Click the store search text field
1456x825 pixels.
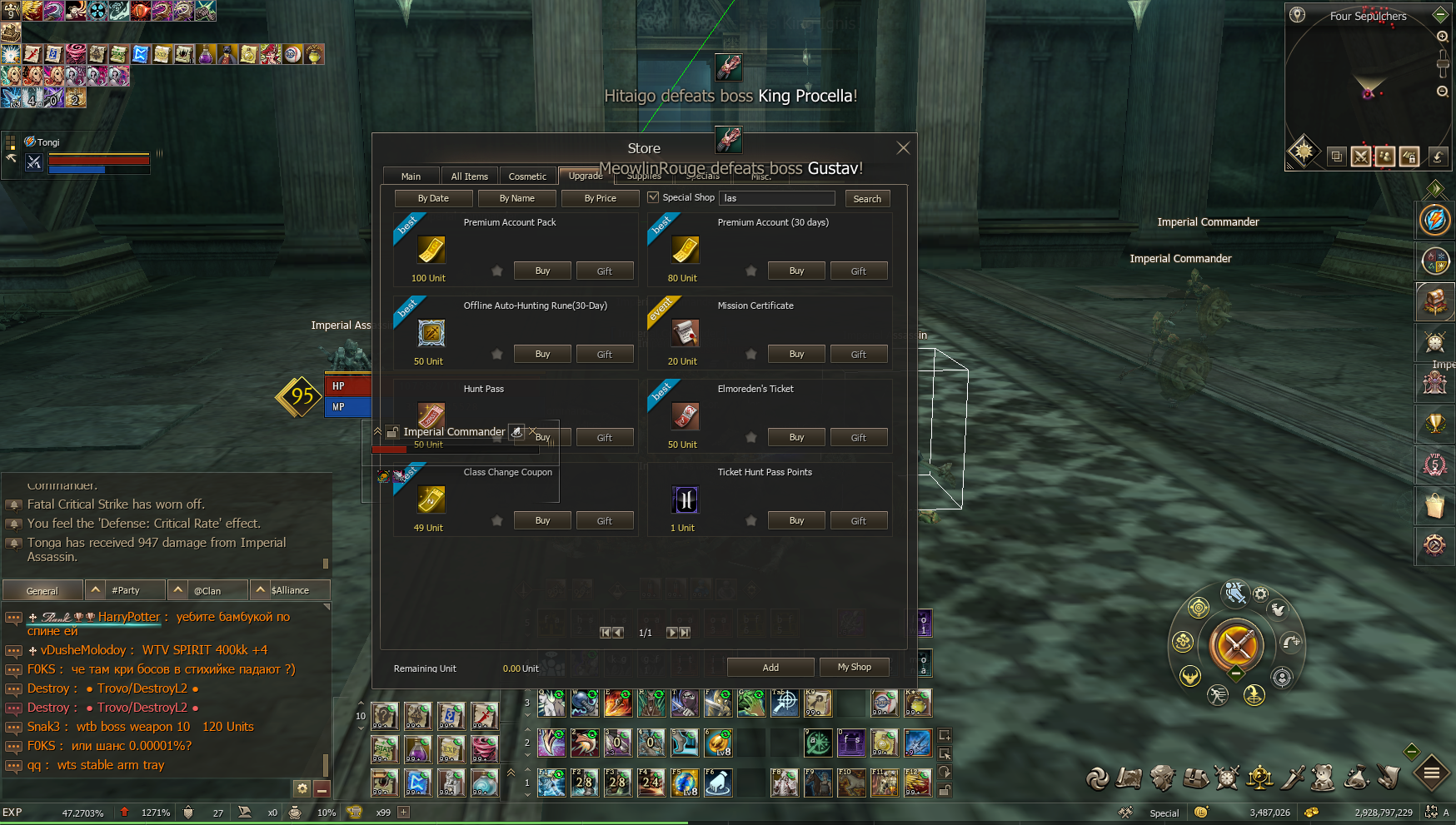click(777, 198)
